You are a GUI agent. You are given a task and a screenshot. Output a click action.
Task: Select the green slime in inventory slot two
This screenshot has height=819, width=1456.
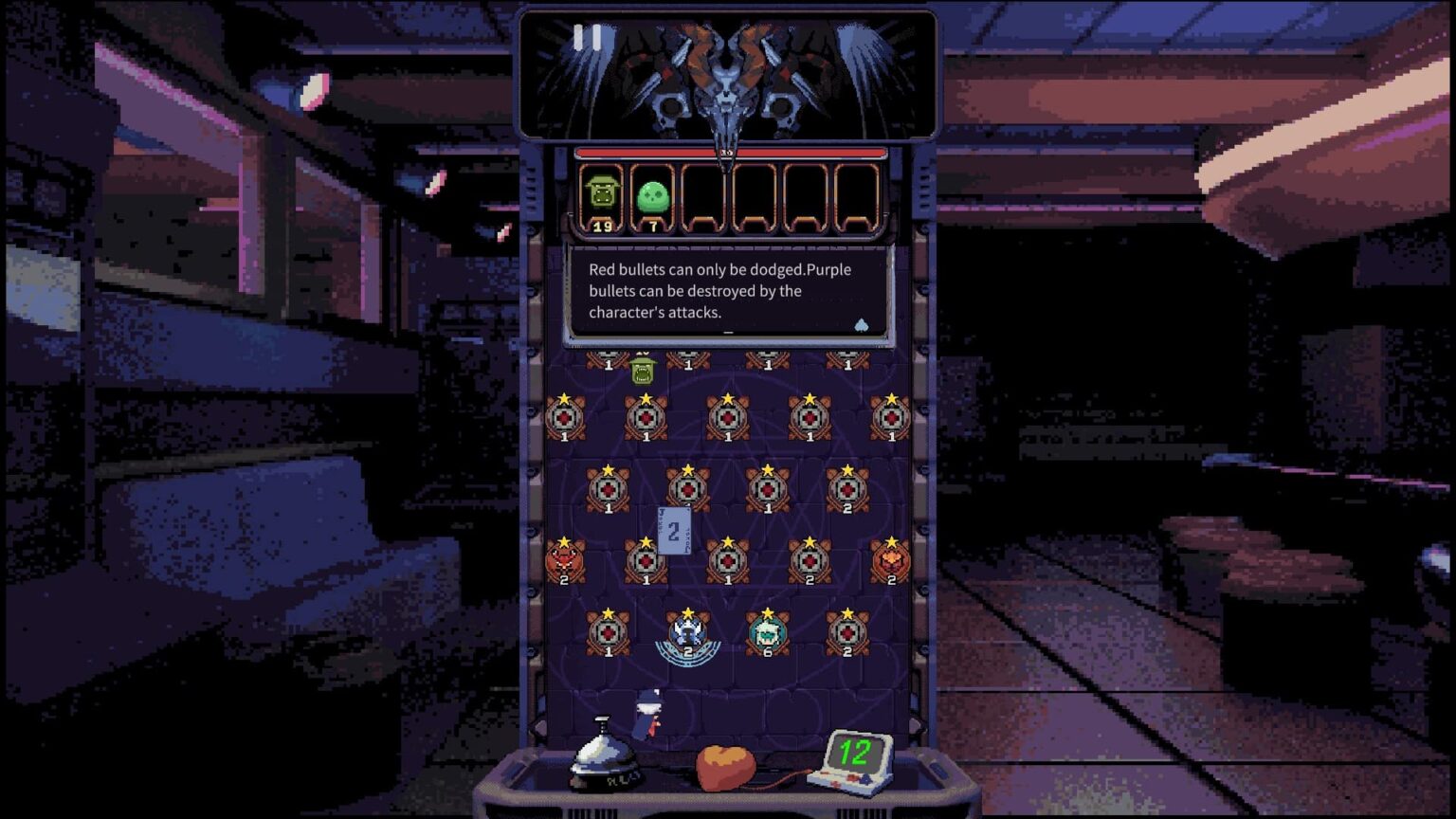click(651, 194)
